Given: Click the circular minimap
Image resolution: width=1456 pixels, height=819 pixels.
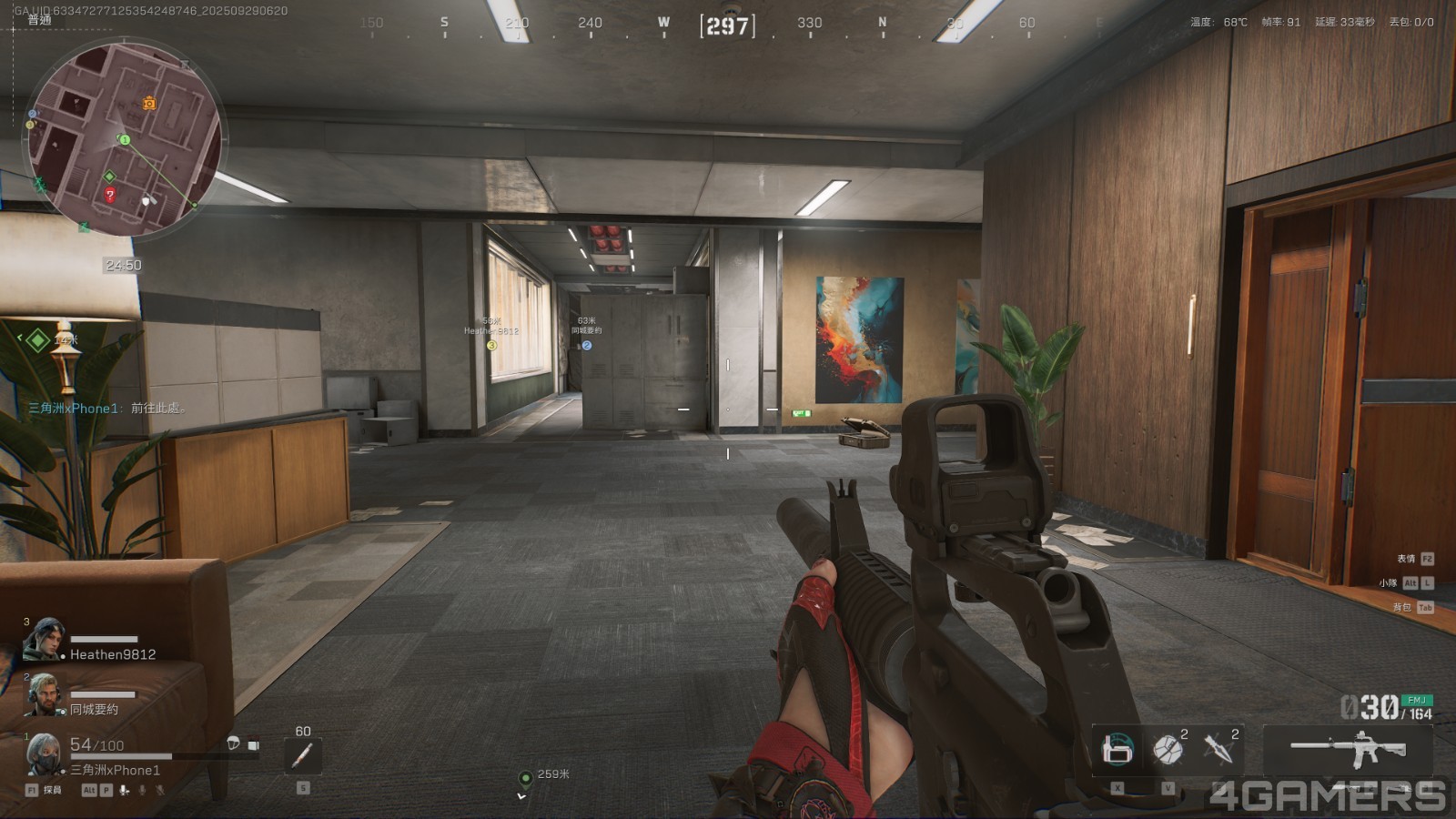Looking at the screenshot, I should pyautogui.click(x=124, y=138).
